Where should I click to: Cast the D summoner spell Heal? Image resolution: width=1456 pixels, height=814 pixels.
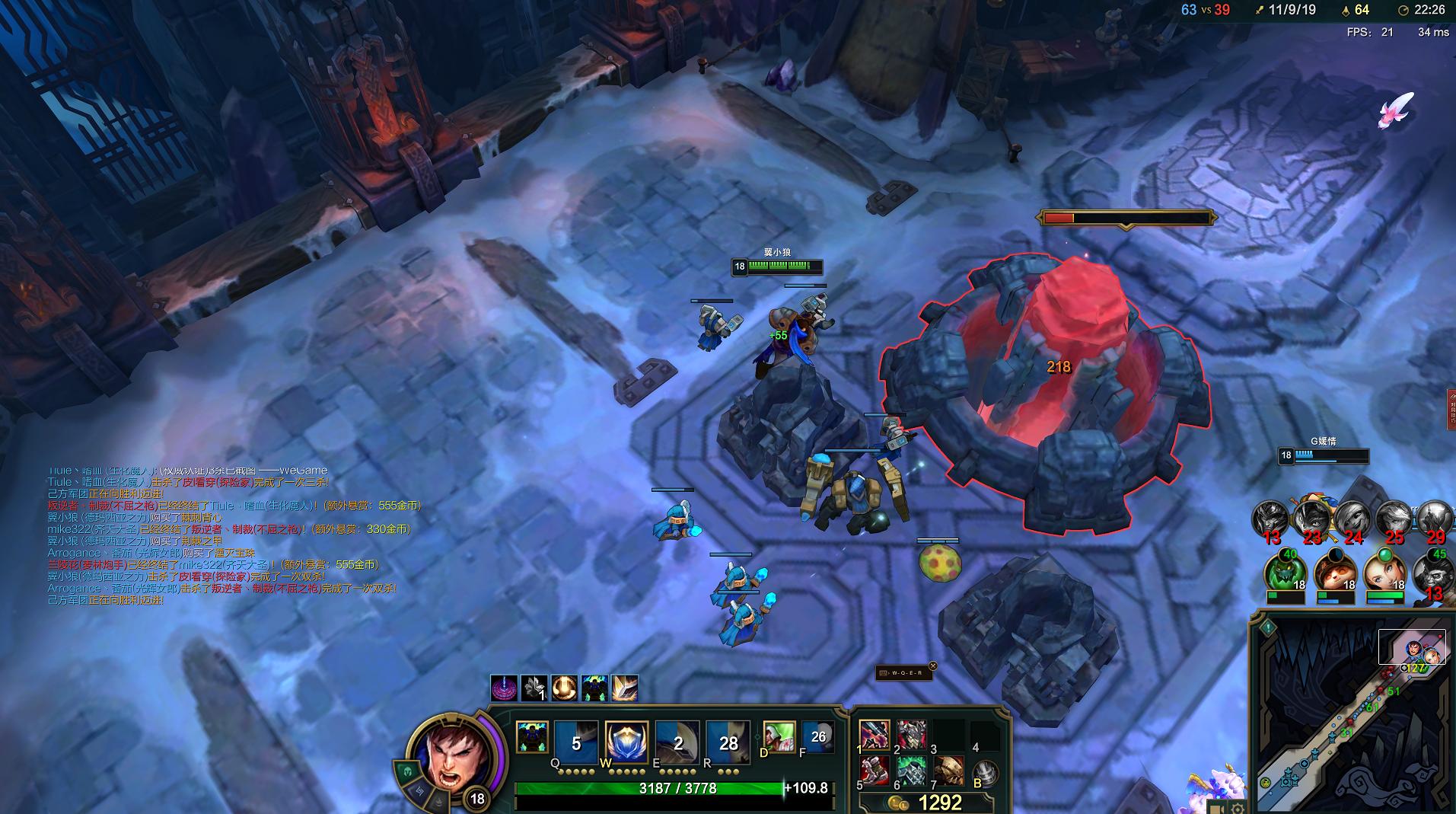[779, 737]
